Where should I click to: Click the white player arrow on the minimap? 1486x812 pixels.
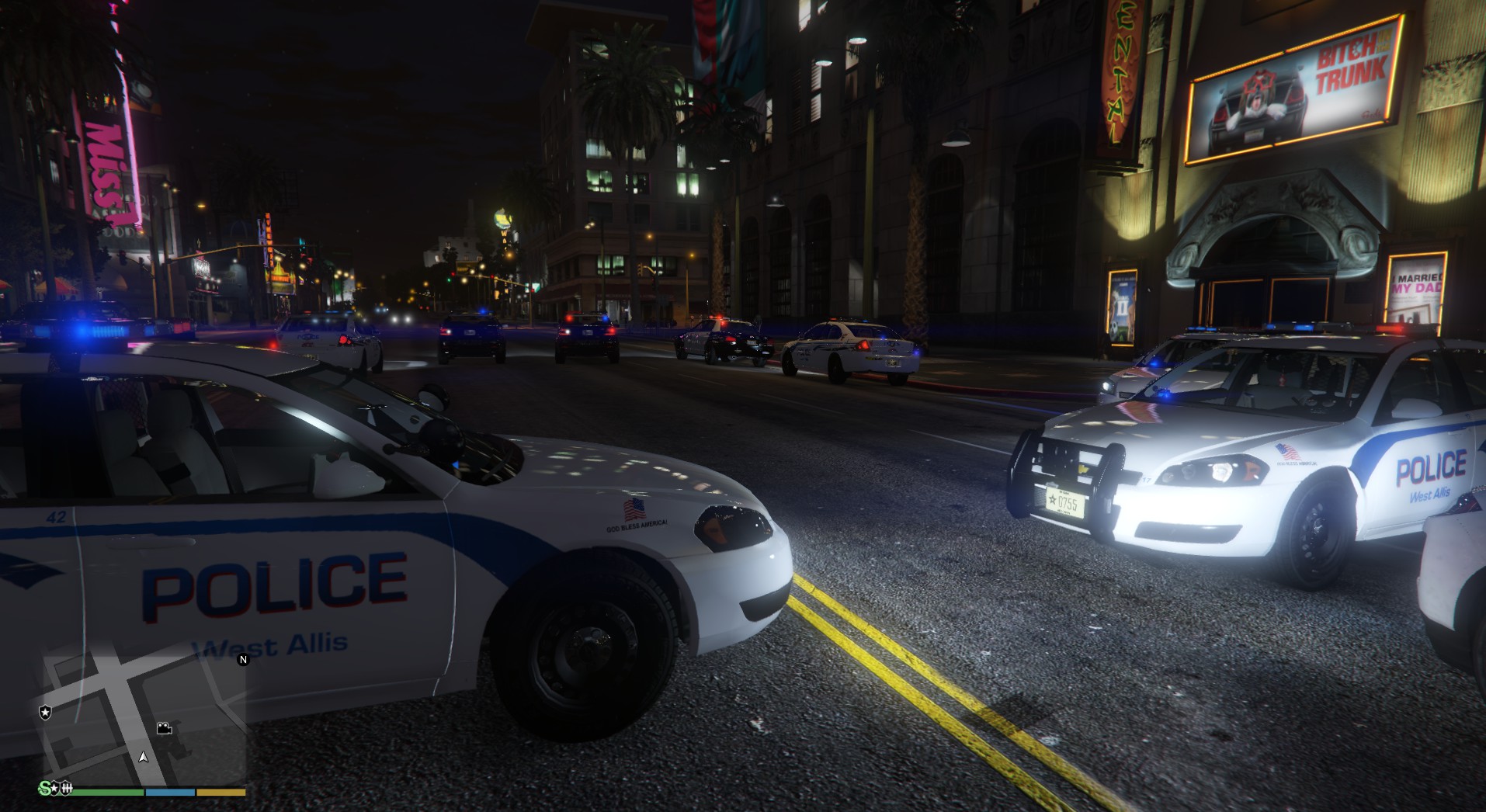click(143, 756)
